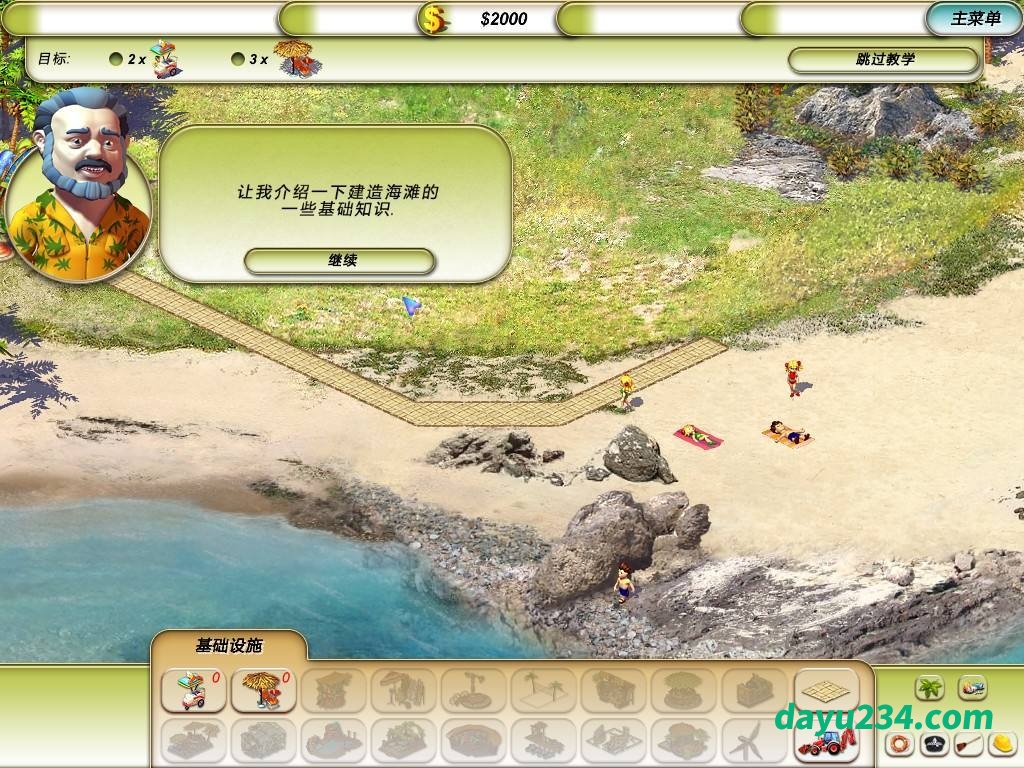
Task: Open the seashell category button
Action: coord(972,688)
